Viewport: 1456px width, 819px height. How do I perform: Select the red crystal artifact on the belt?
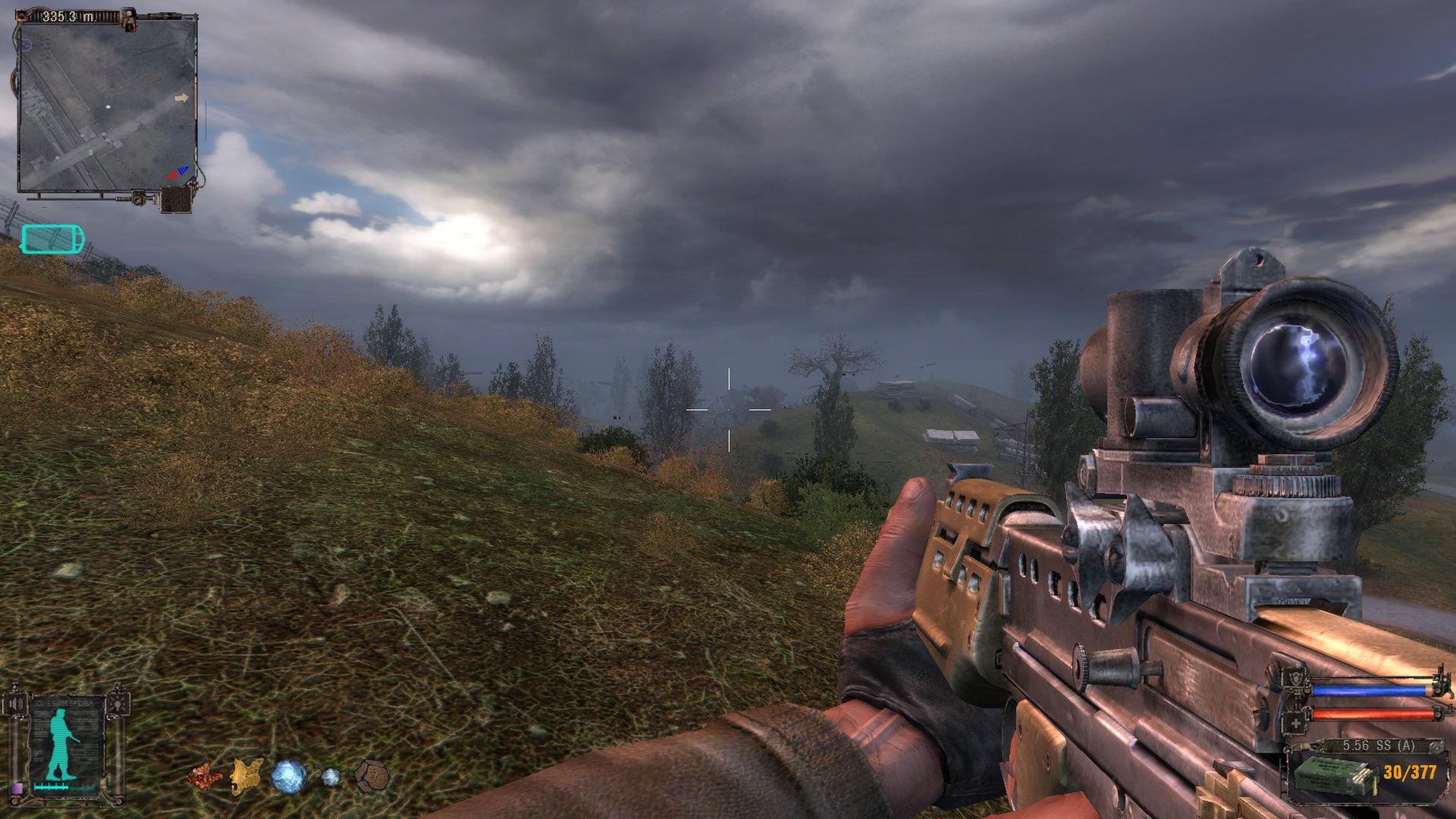coord(202,776)
